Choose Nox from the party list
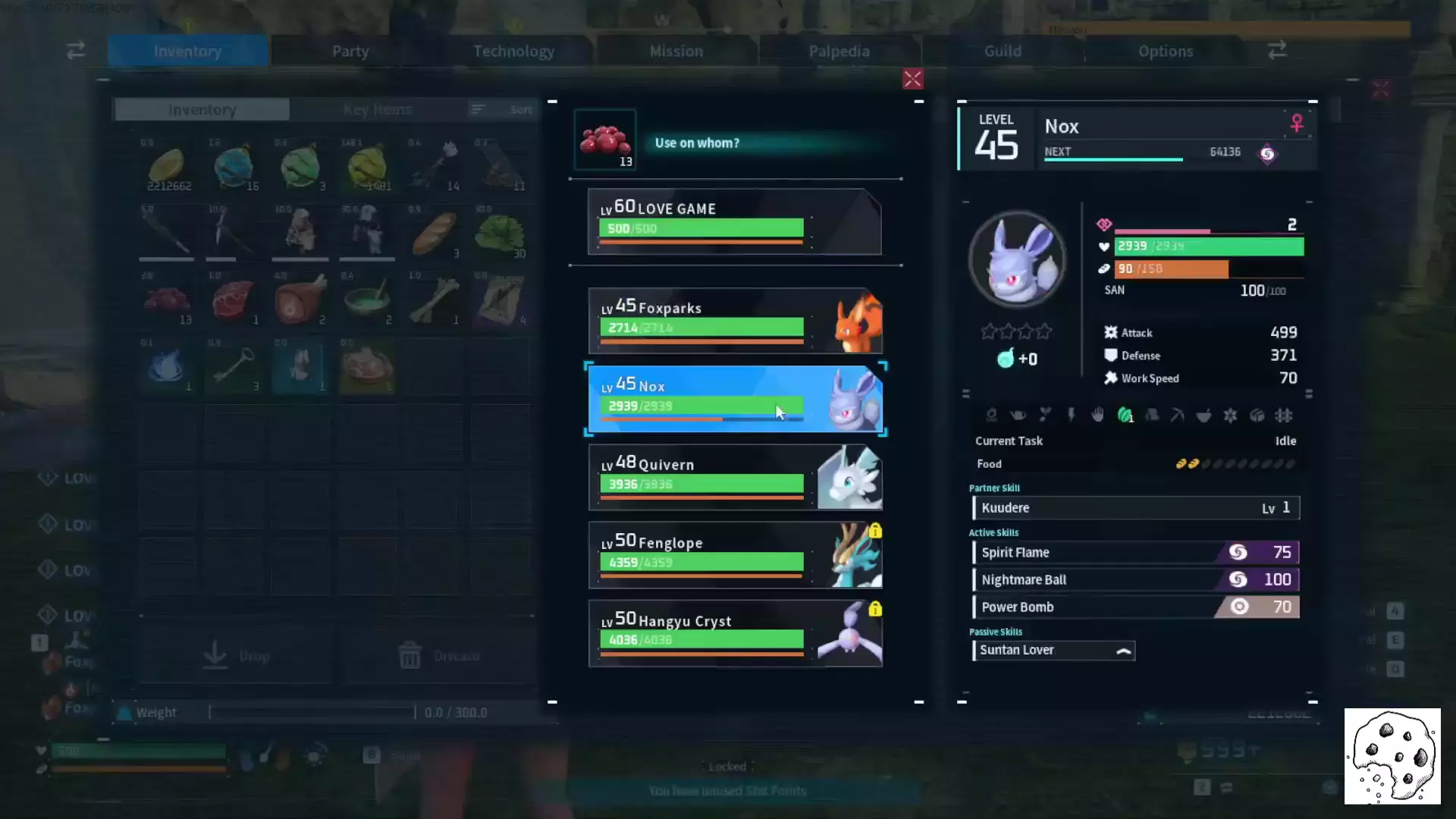The width and height of the screenshot is (1456, 819). (734, 399)
